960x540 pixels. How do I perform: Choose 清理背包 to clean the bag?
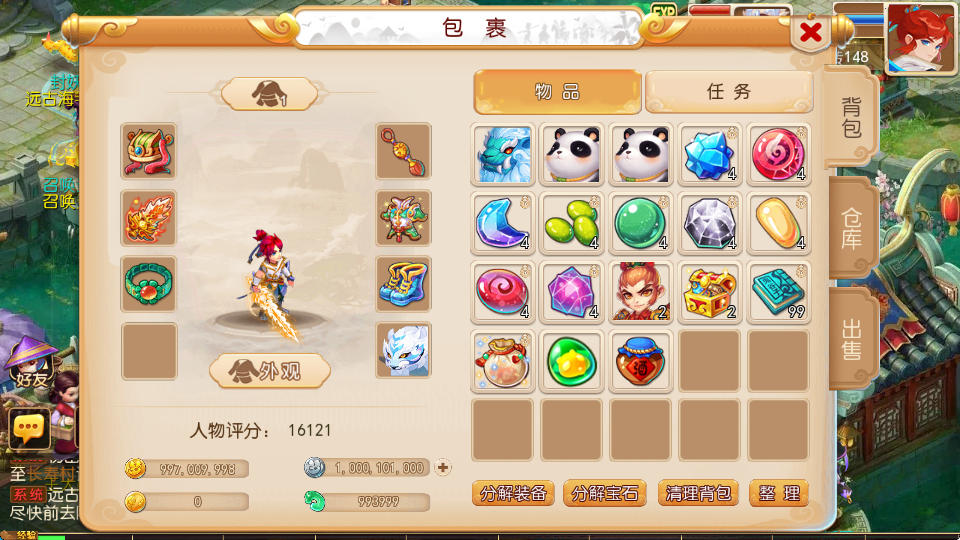pyautogui.click(x=698, y=493)
